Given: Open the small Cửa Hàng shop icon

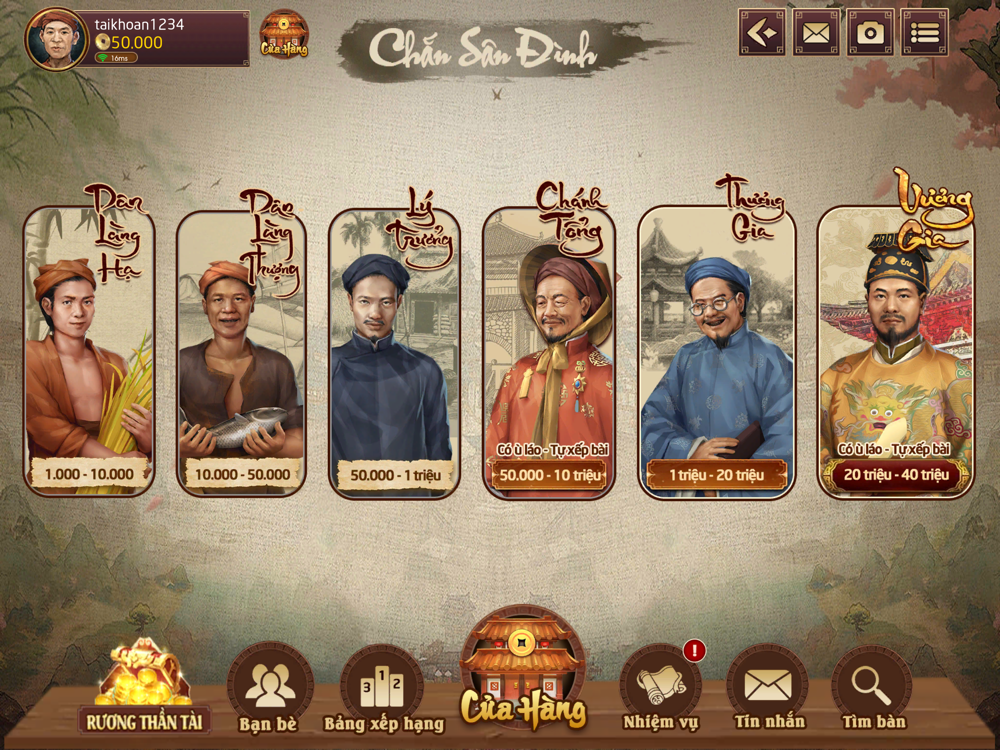Looking at the screenshot, I should pos(284,35).
